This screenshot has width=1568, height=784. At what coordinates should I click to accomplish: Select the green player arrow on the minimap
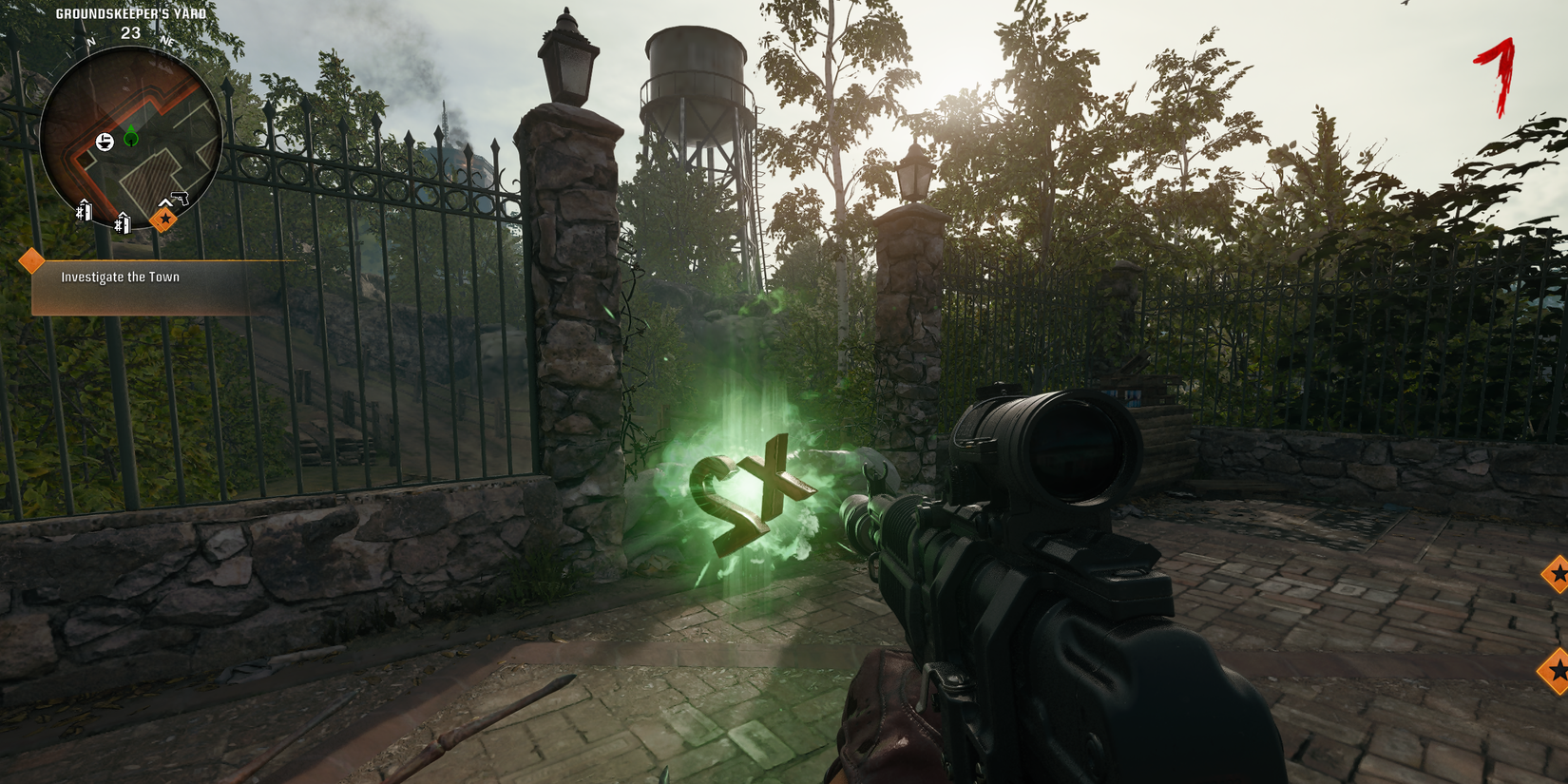130,136
